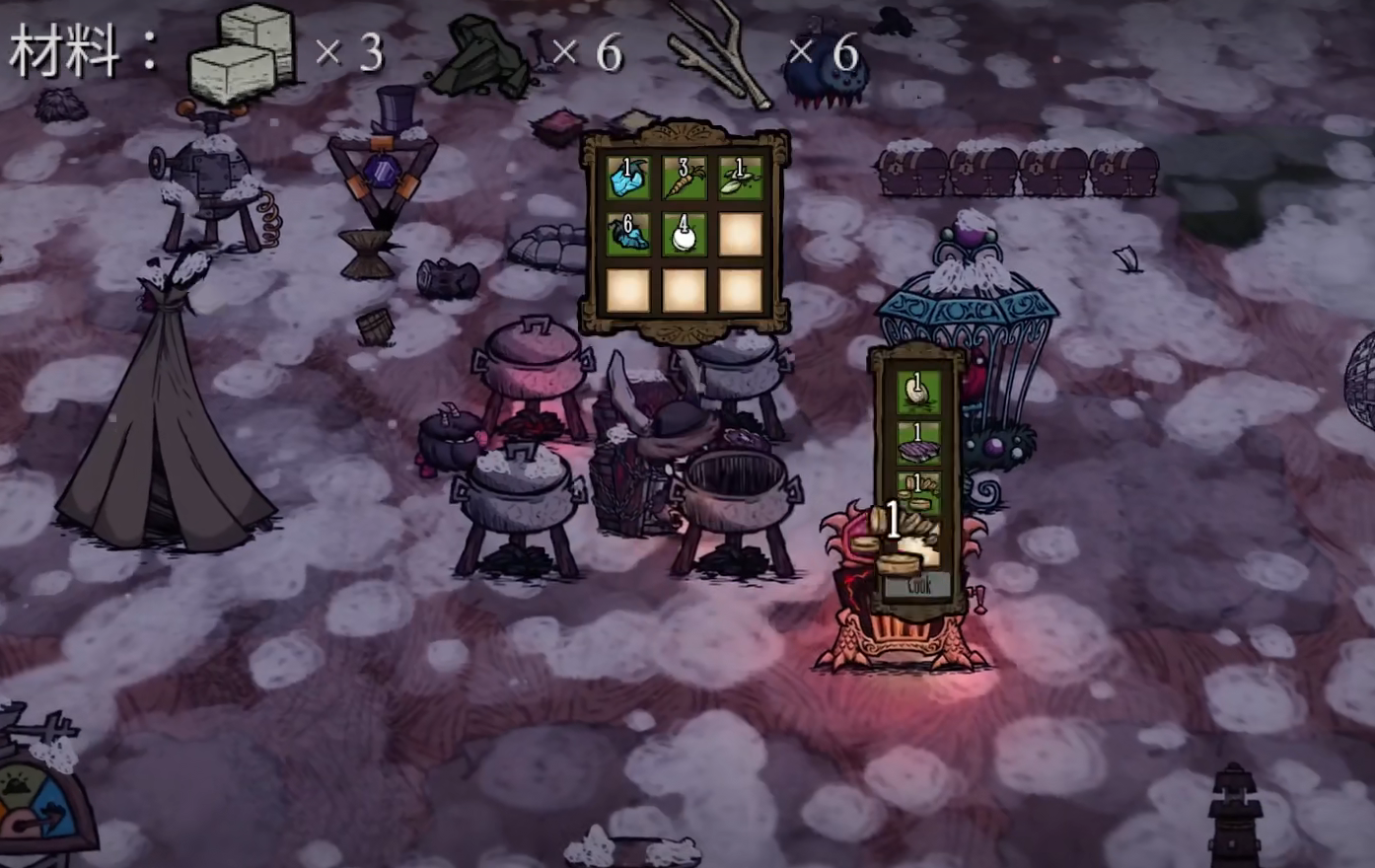Select the ice chunk slot in the chest

click(x=628, y=179)
